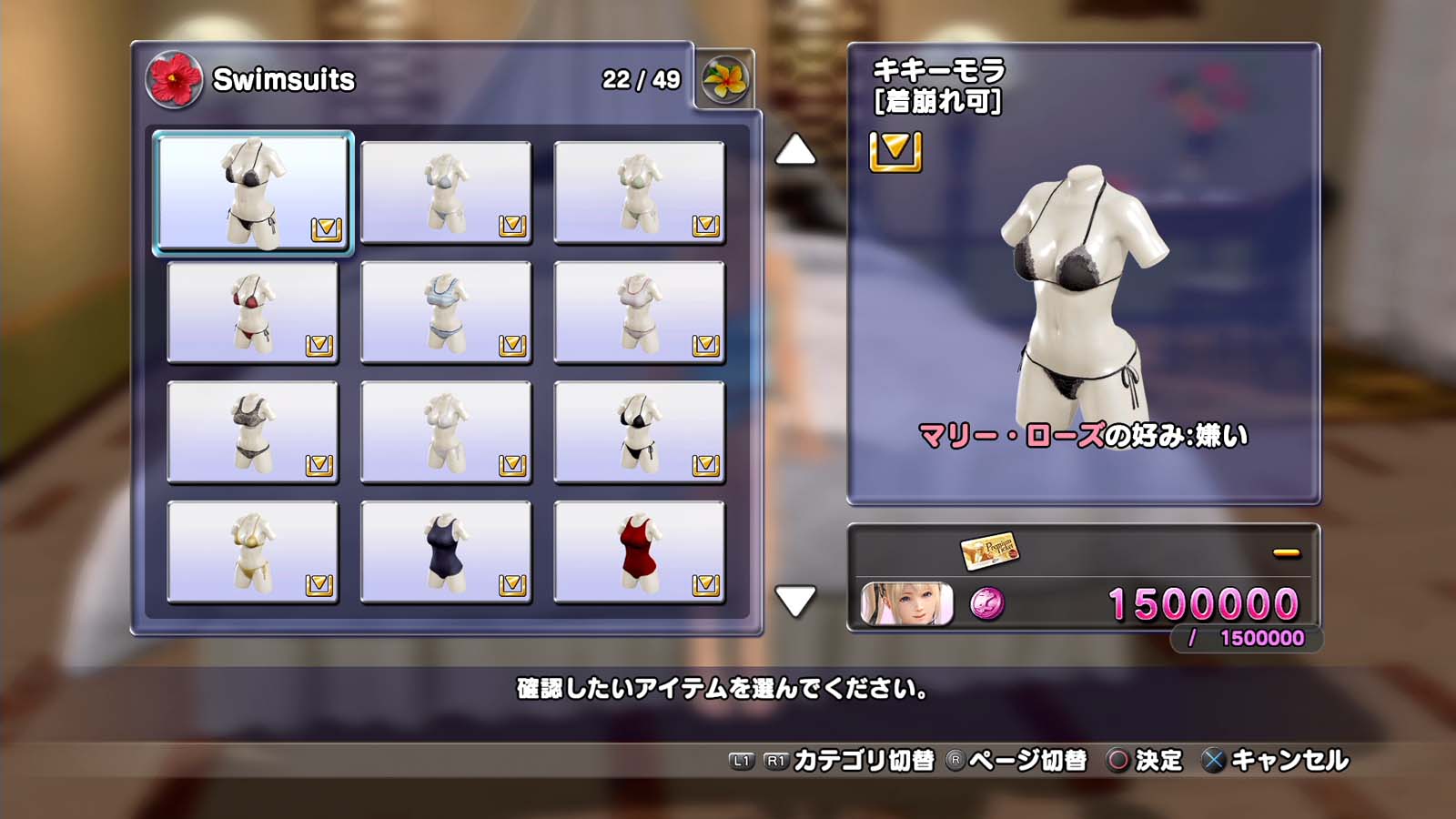The height and width of the screenshot is (819, 1456).
Task: Select the red hibiscus Swimsuits category icon
Action: click(x=174, y=80)
